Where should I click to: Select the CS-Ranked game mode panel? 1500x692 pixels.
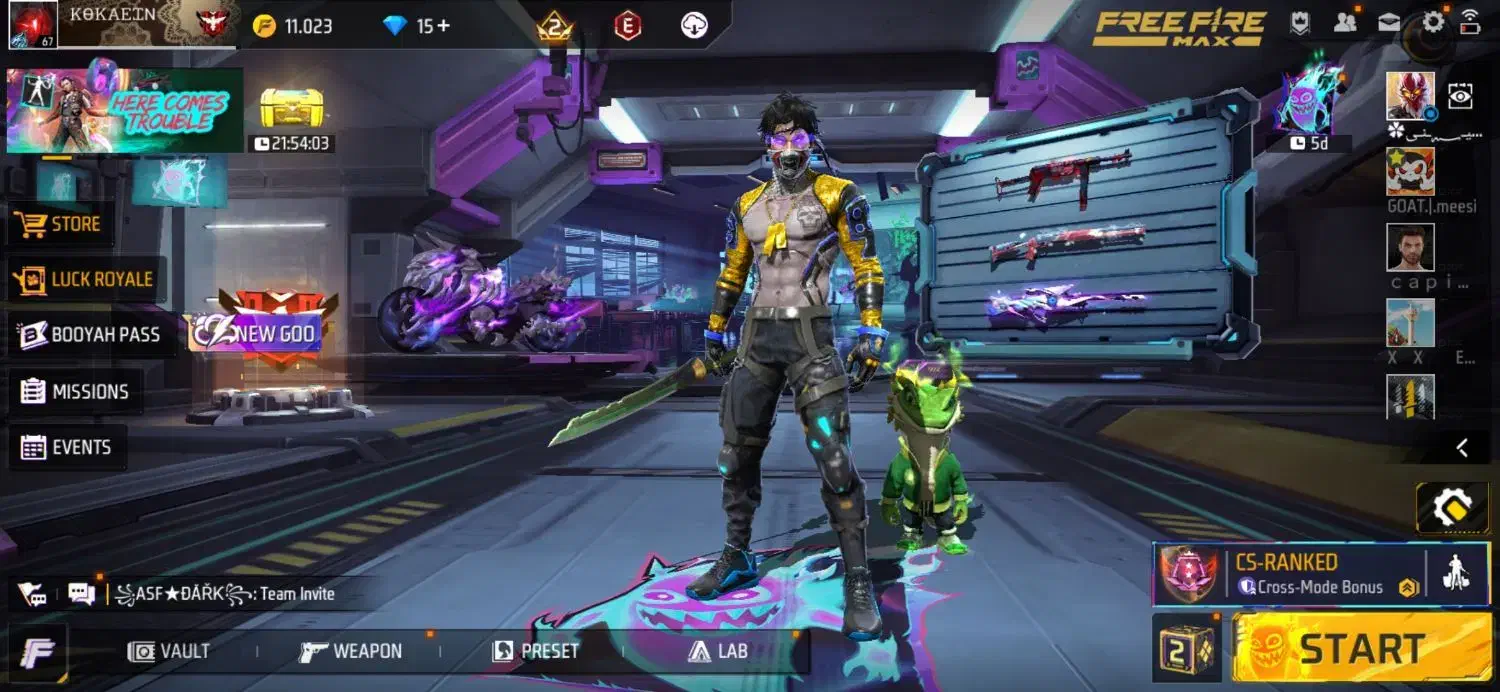1290,574
